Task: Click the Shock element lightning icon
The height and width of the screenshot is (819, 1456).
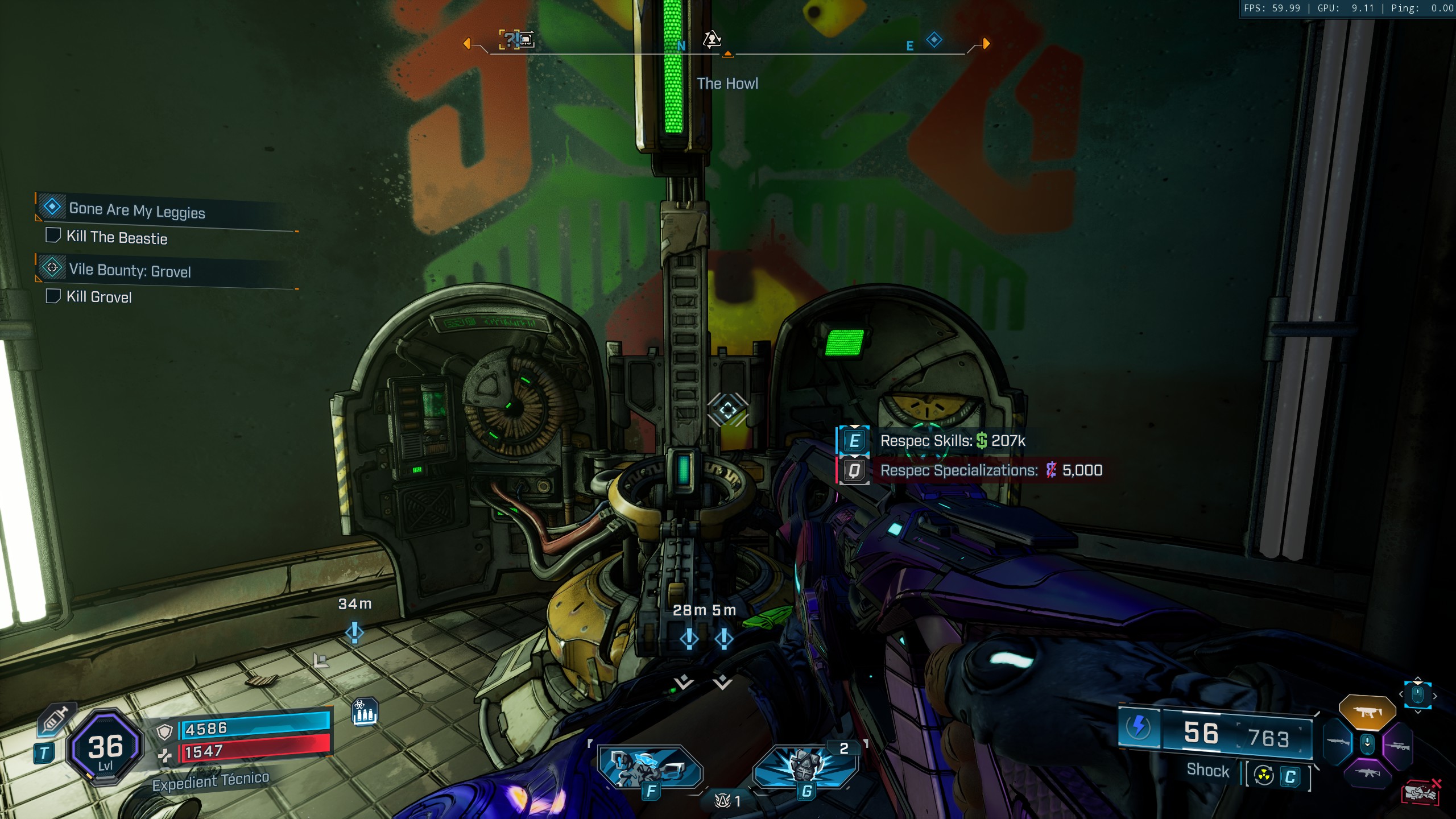Action: 1139,727
